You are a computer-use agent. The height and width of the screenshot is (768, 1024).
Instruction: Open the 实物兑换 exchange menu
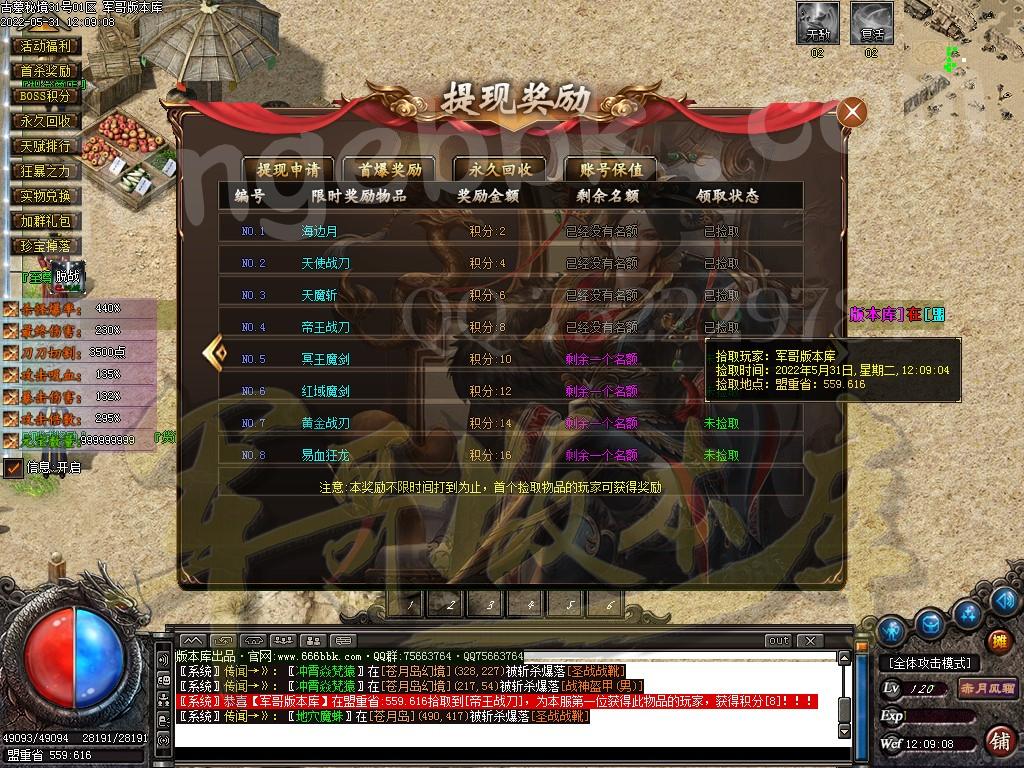pos(46,196)
